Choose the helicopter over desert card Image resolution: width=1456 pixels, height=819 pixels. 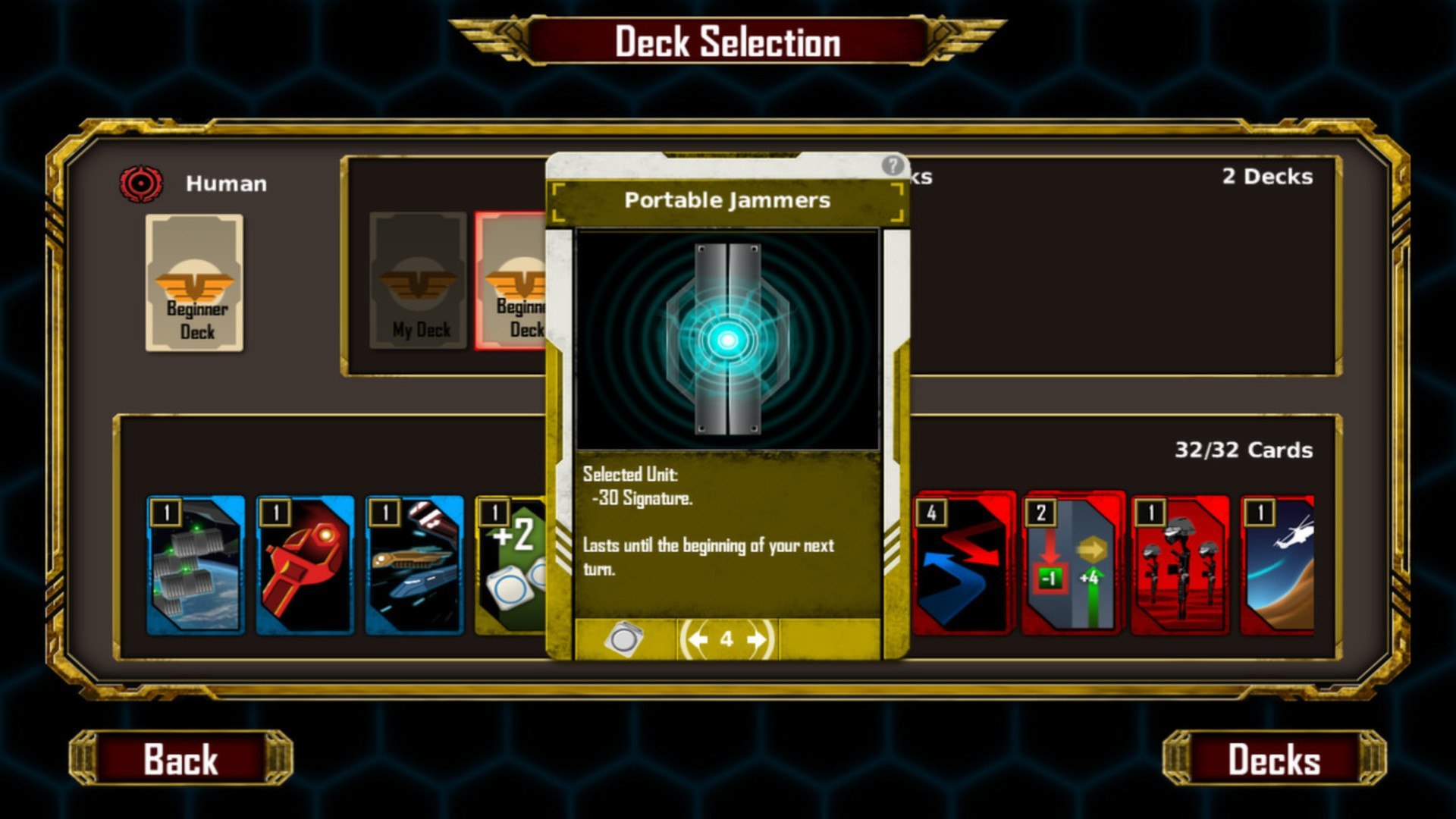pos(1279,565)
